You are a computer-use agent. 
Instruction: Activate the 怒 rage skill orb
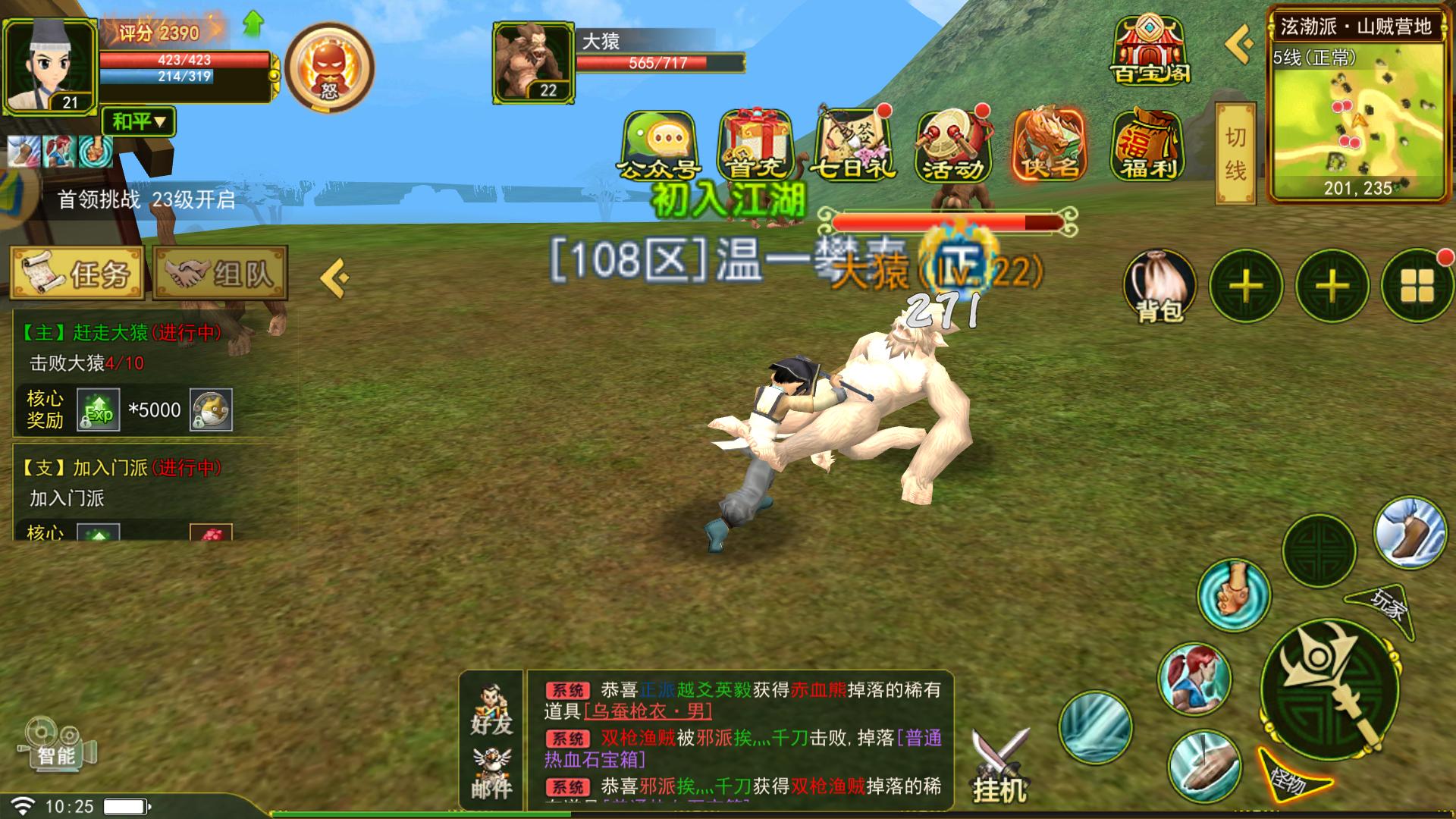tap(330, 67)
